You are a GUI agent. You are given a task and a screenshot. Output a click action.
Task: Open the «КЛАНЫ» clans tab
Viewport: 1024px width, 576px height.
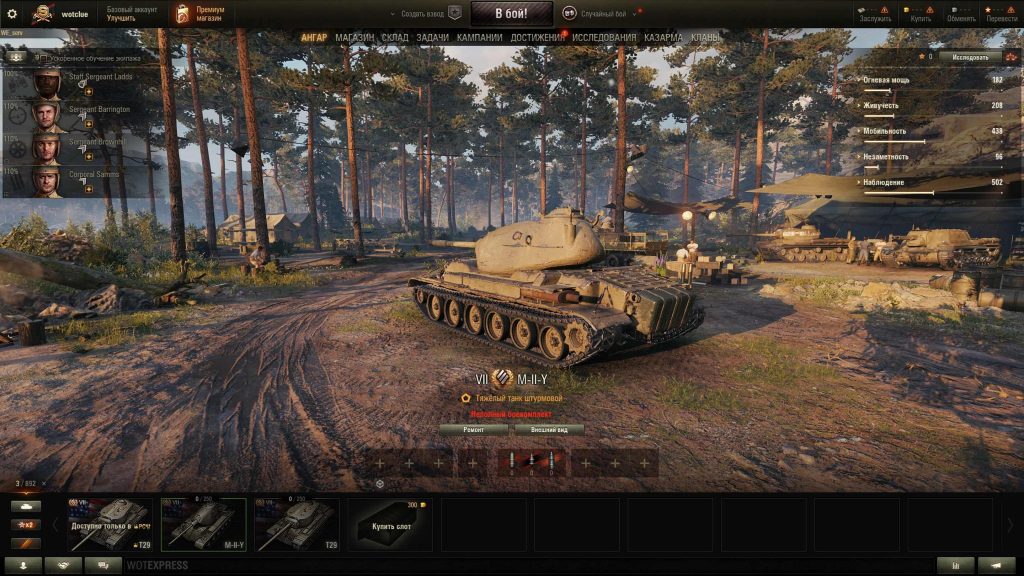pos(705,38)
